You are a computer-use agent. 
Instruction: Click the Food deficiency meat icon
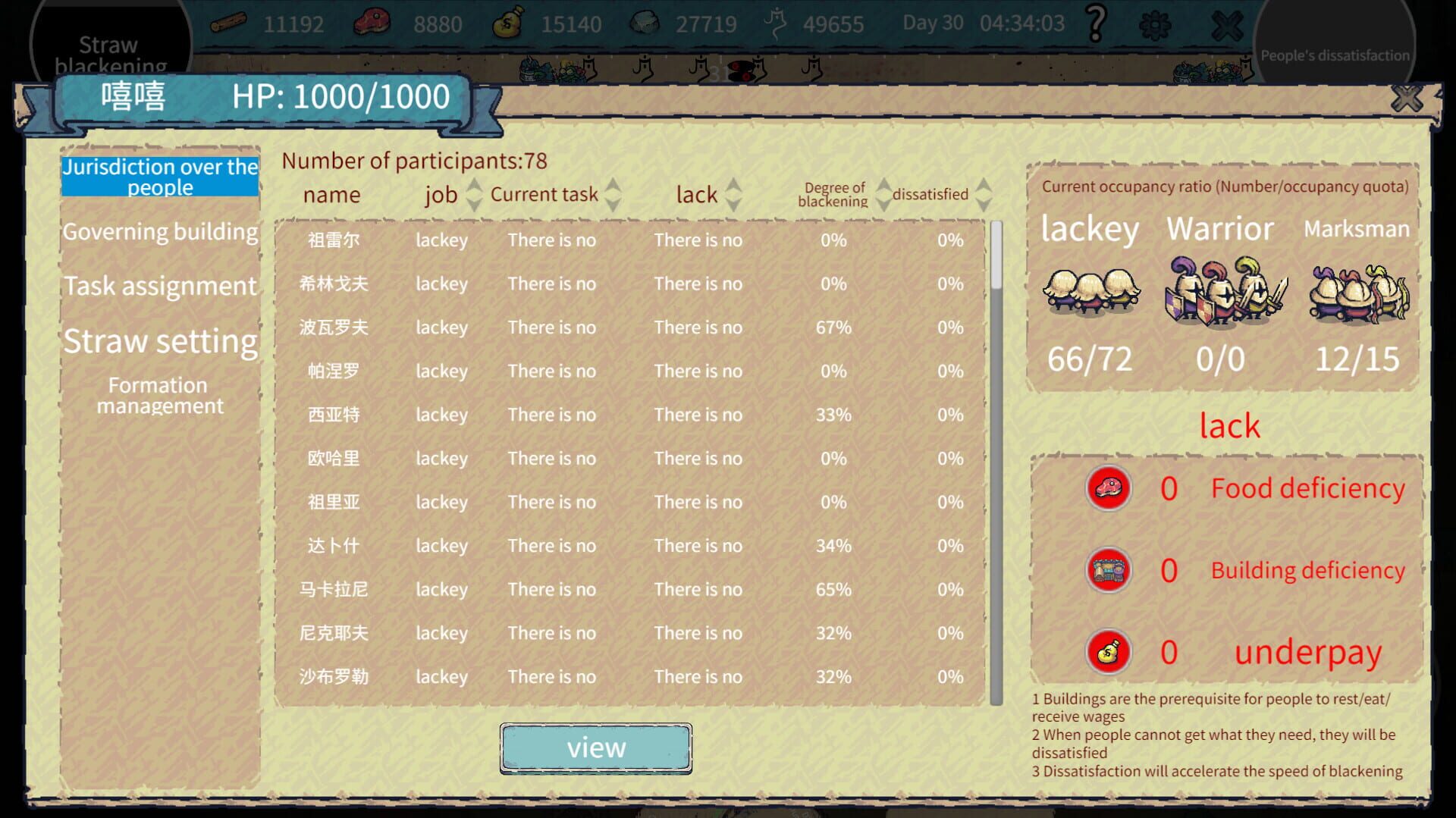[1109, 487]
